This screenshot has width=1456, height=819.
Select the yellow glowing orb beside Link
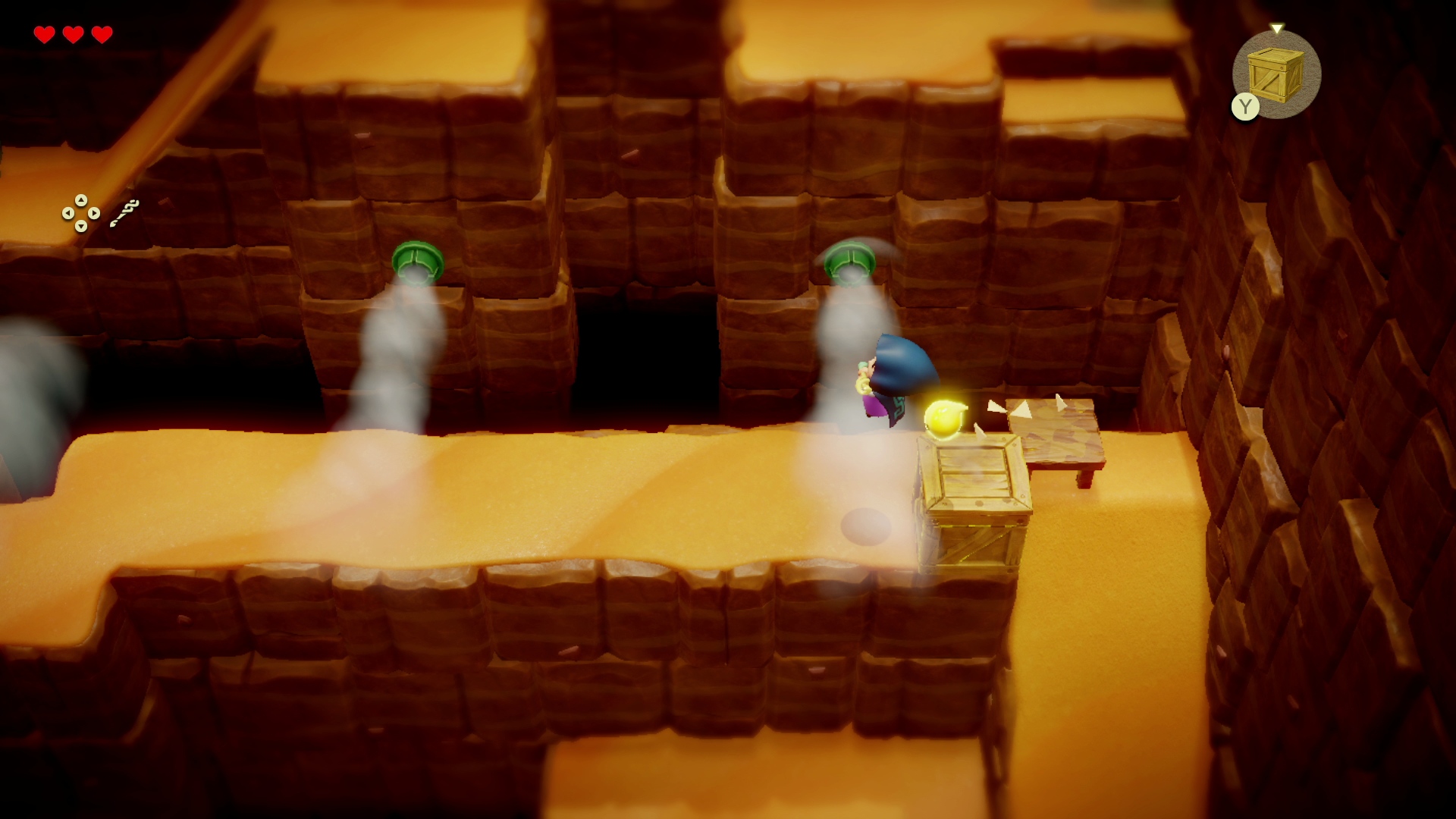pyautogui.click(x=946, y=419)
